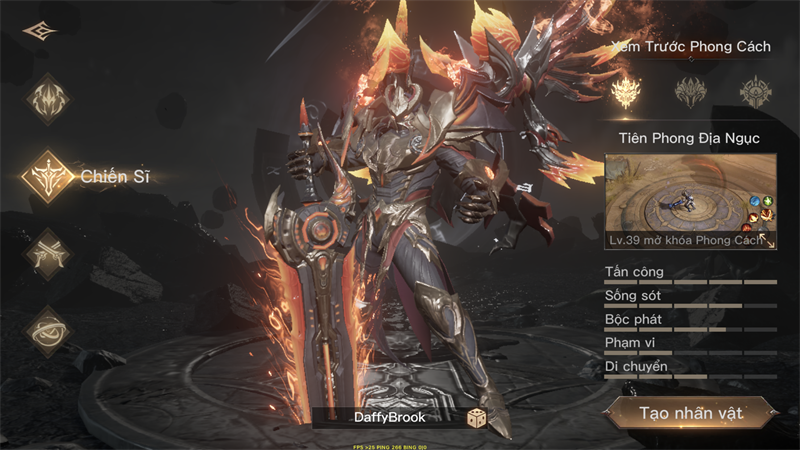Click the Tạo nhân vật button

click(x=691, y=413)
